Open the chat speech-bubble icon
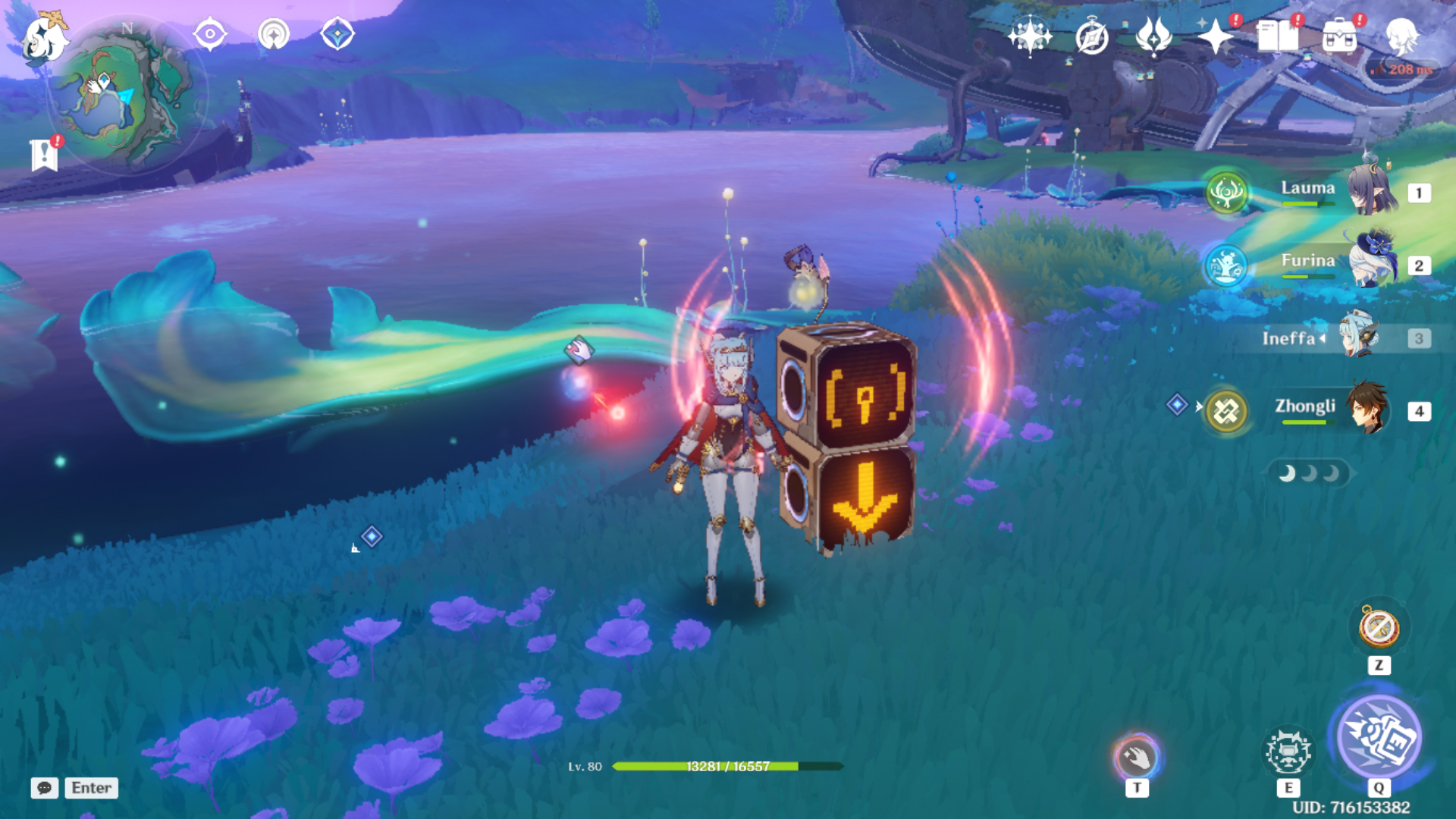The image size is (1456, 819). (44, 788)
